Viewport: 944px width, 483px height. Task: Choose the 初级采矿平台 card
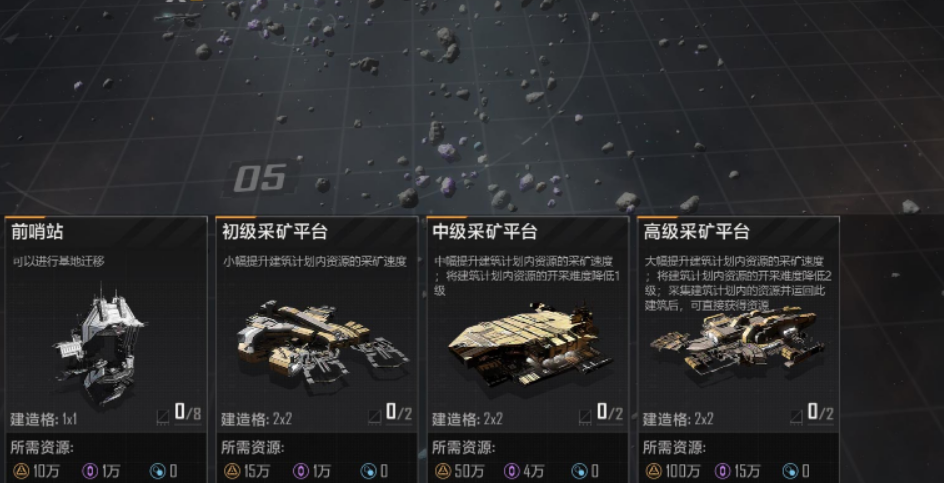click(316, 340)
